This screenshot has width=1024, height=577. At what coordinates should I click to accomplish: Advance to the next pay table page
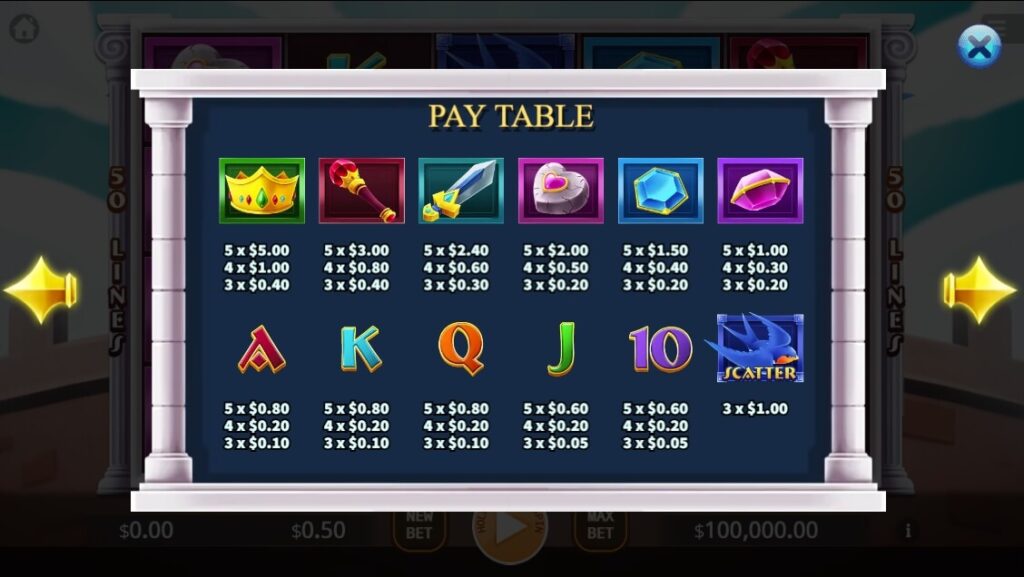[979, 290]
